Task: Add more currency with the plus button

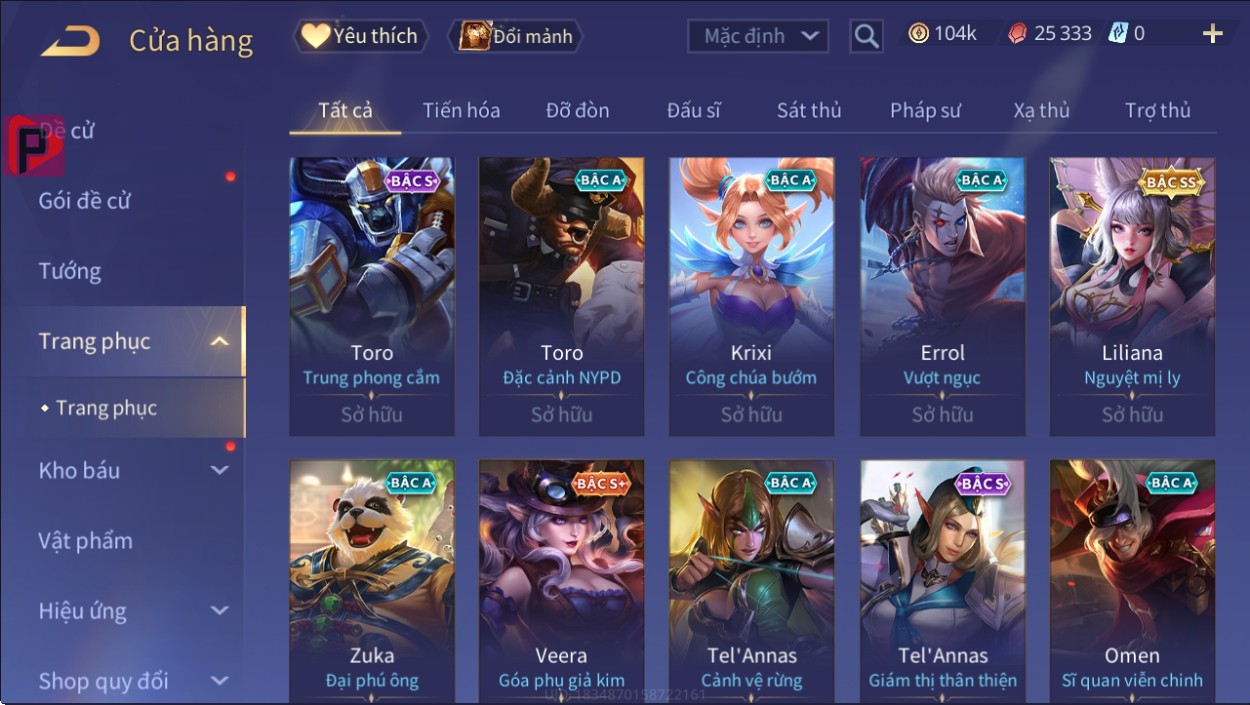Action: (x=1212, y=35)
